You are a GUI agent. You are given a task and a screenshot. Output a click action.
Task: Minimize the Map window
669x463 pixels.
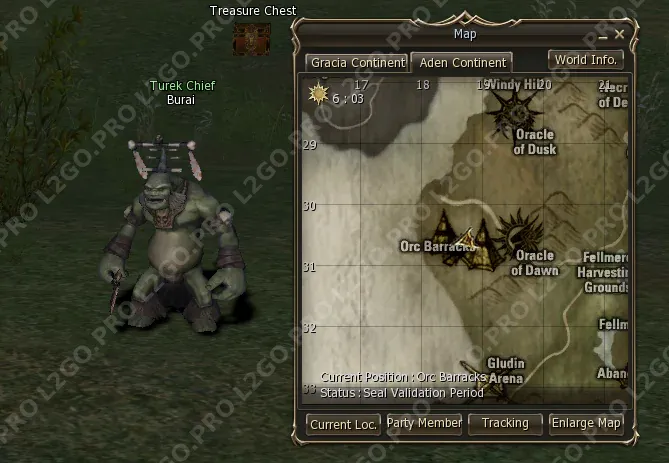[x=603, y=35]
